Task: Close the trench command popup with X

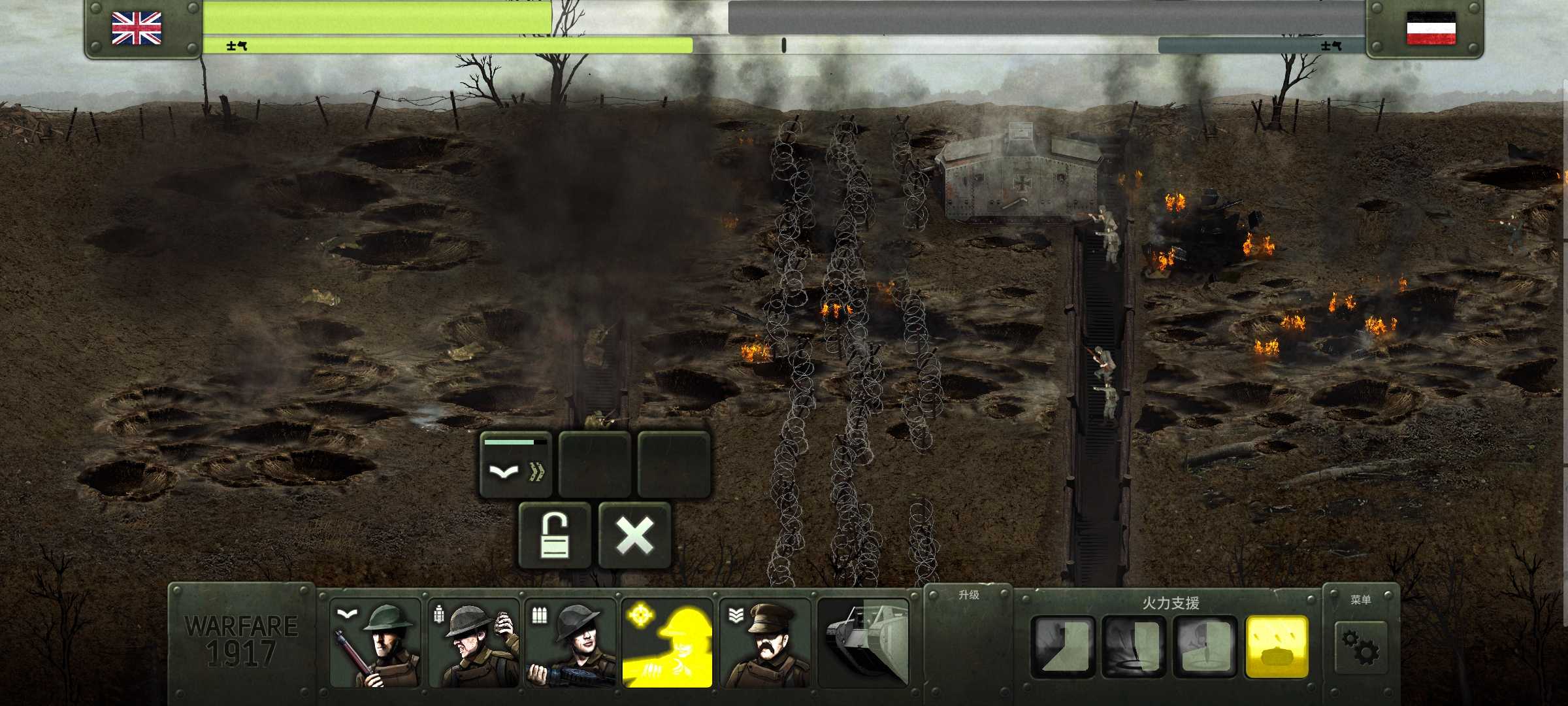Action: tap(634, 535)
